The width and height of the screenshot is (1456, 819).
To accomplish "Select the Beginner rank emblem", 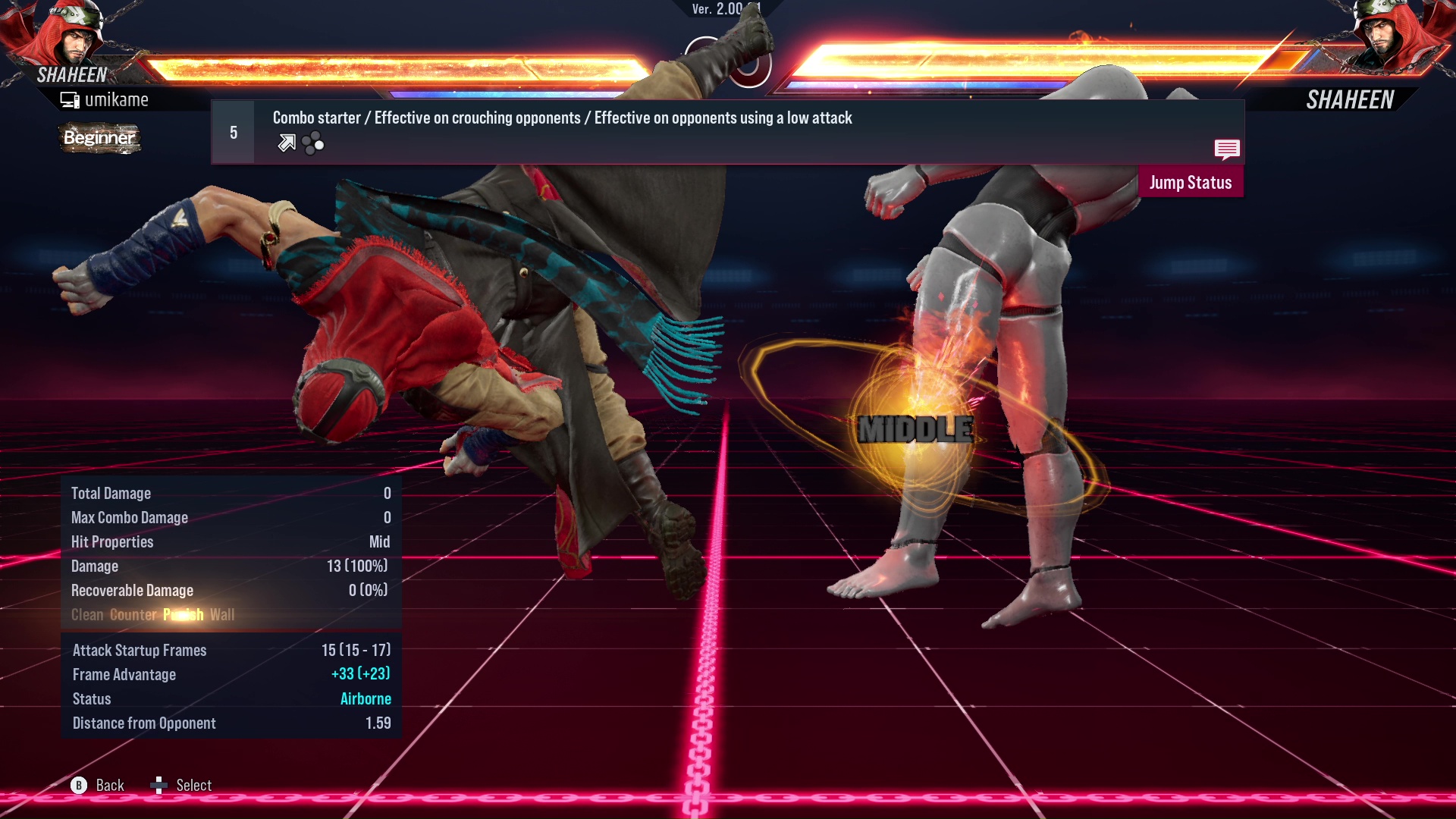I will pos(99,138).
